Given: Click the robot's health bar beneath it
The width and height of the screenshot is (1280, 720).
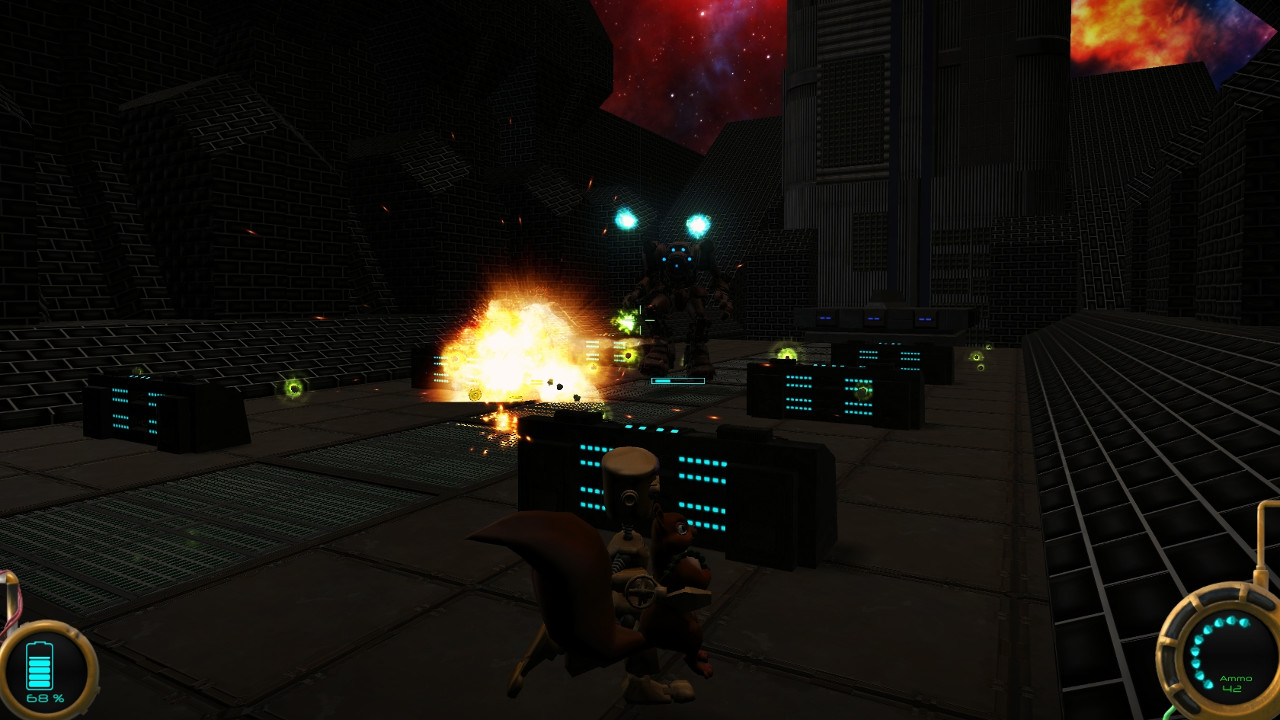Looking at the screenshot, I should coord(680,380).
